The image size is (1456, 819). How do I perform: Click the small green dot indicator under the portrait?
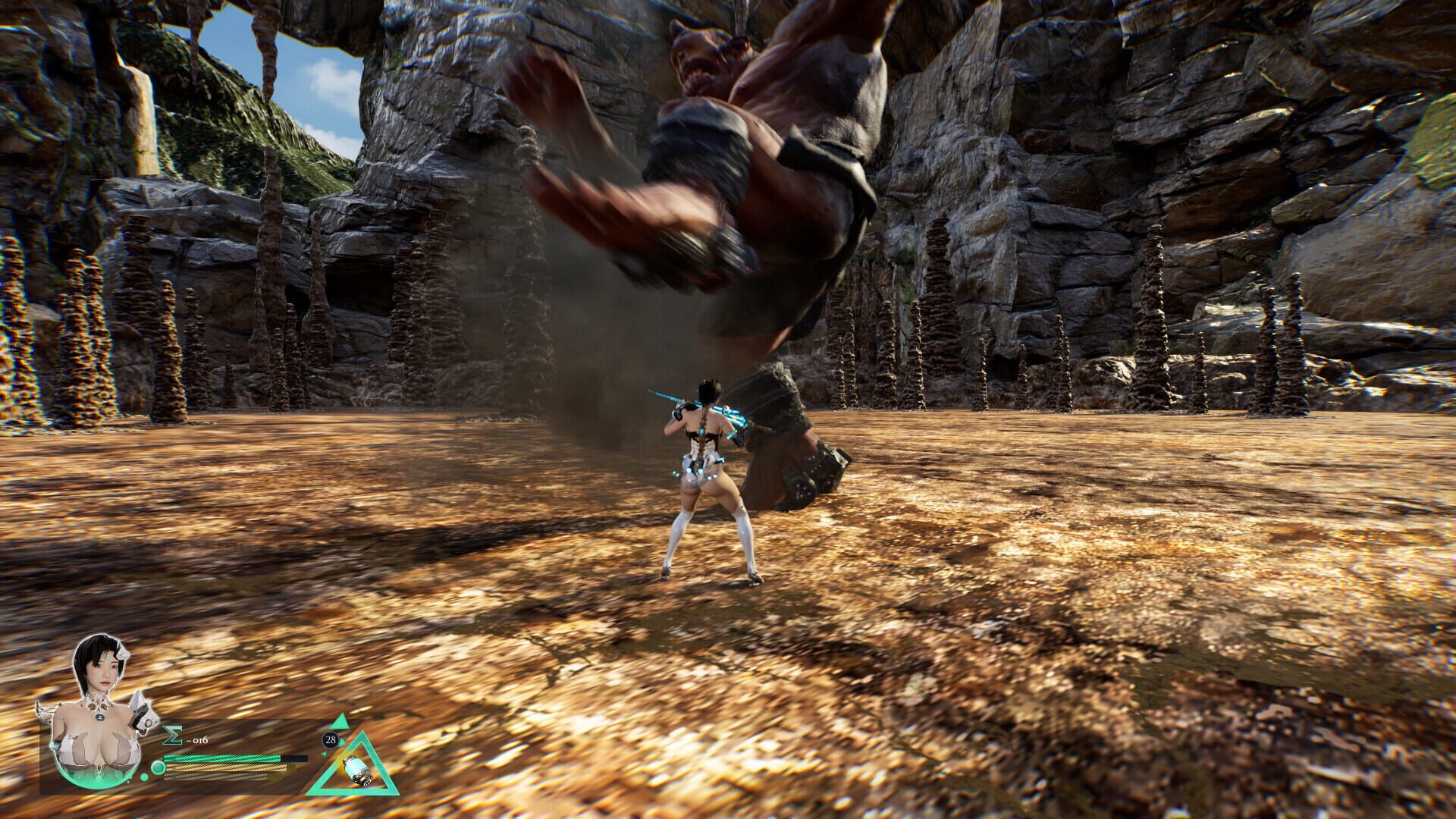click(144, 777)
